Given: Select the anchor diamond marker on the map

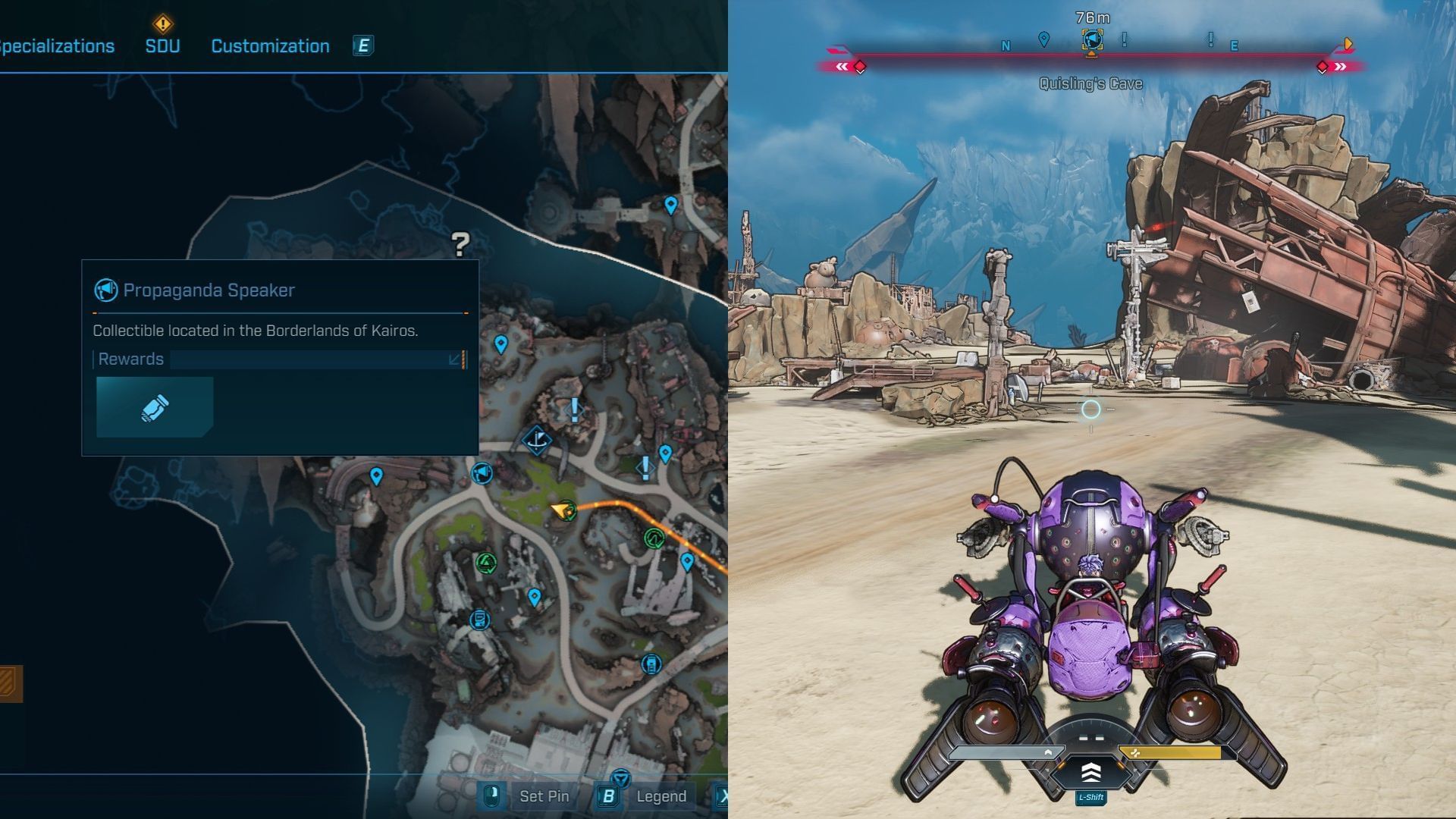Looking at the screenshot, I should [537, 440].
